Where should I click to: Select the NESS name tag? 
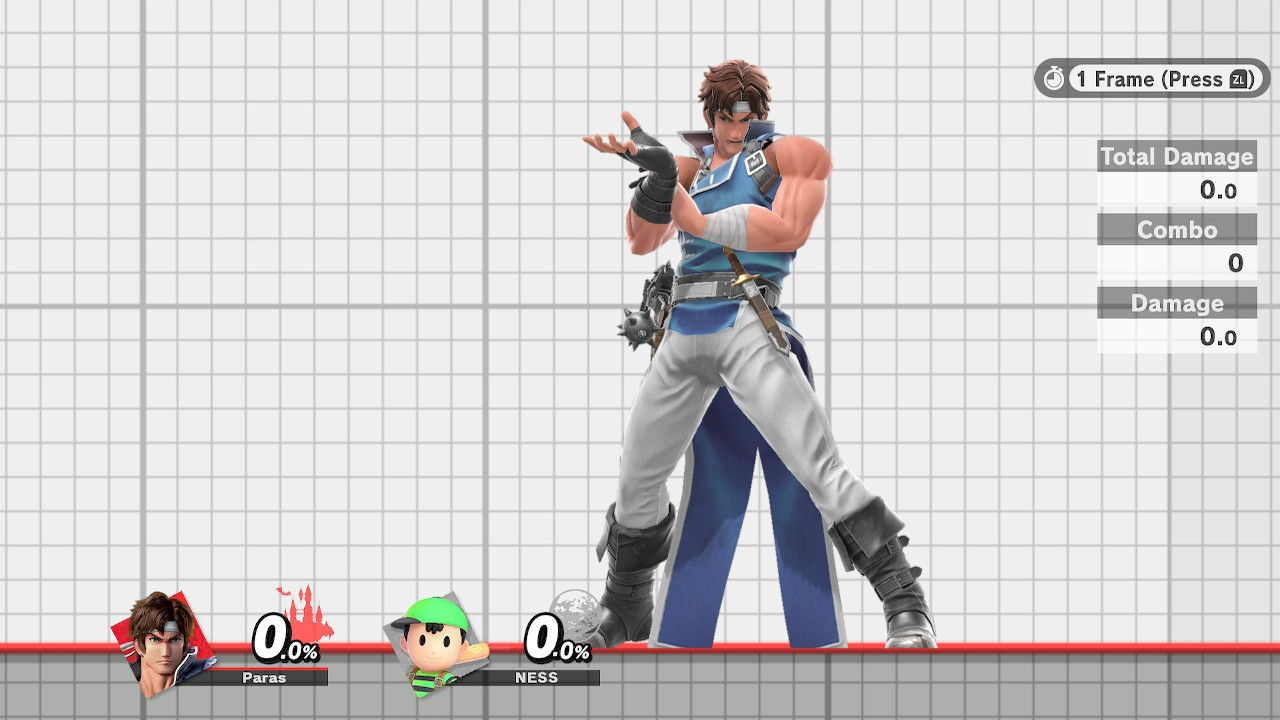coord(537,677)
